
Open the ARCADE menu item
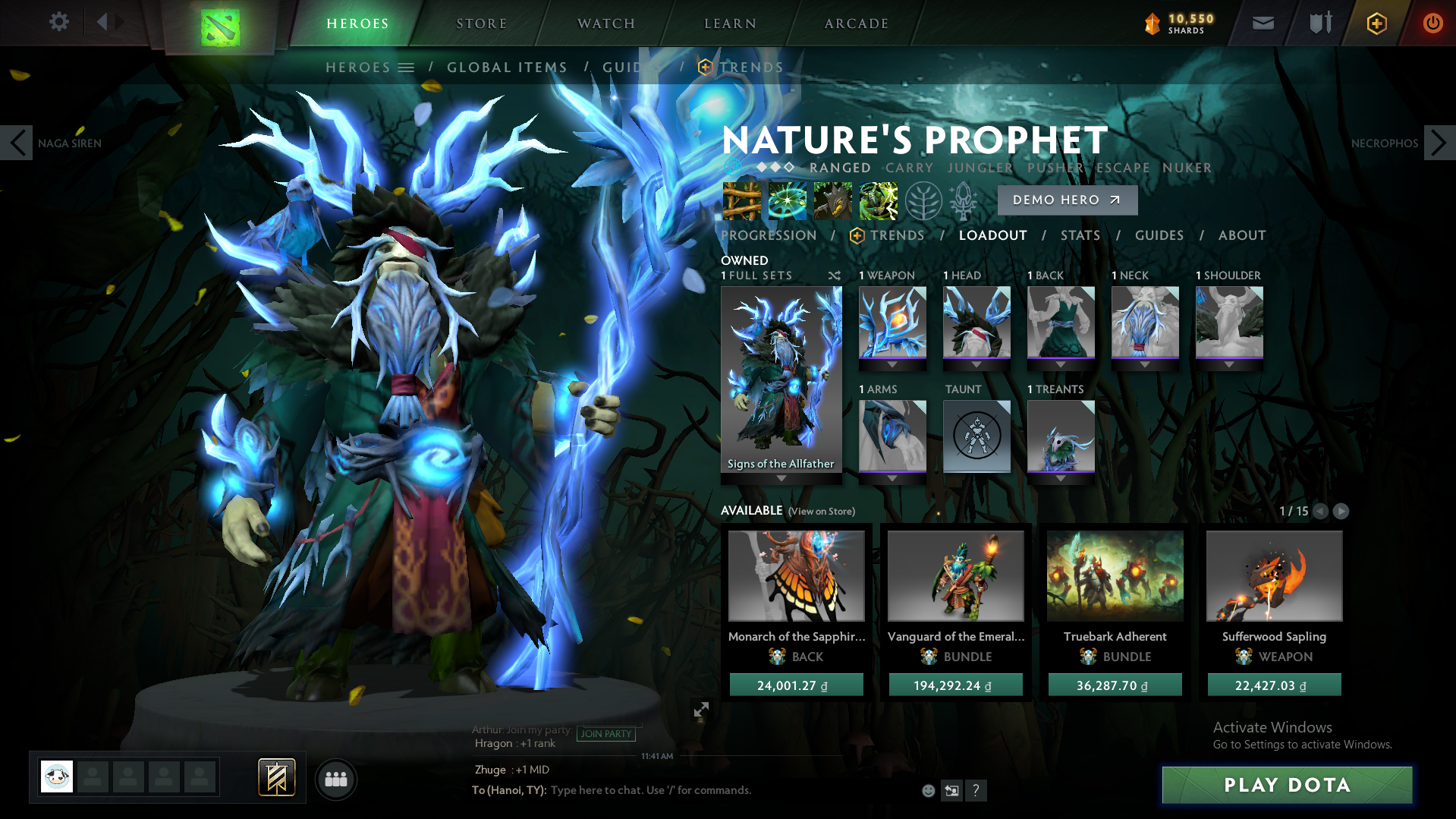click(856, 23)
